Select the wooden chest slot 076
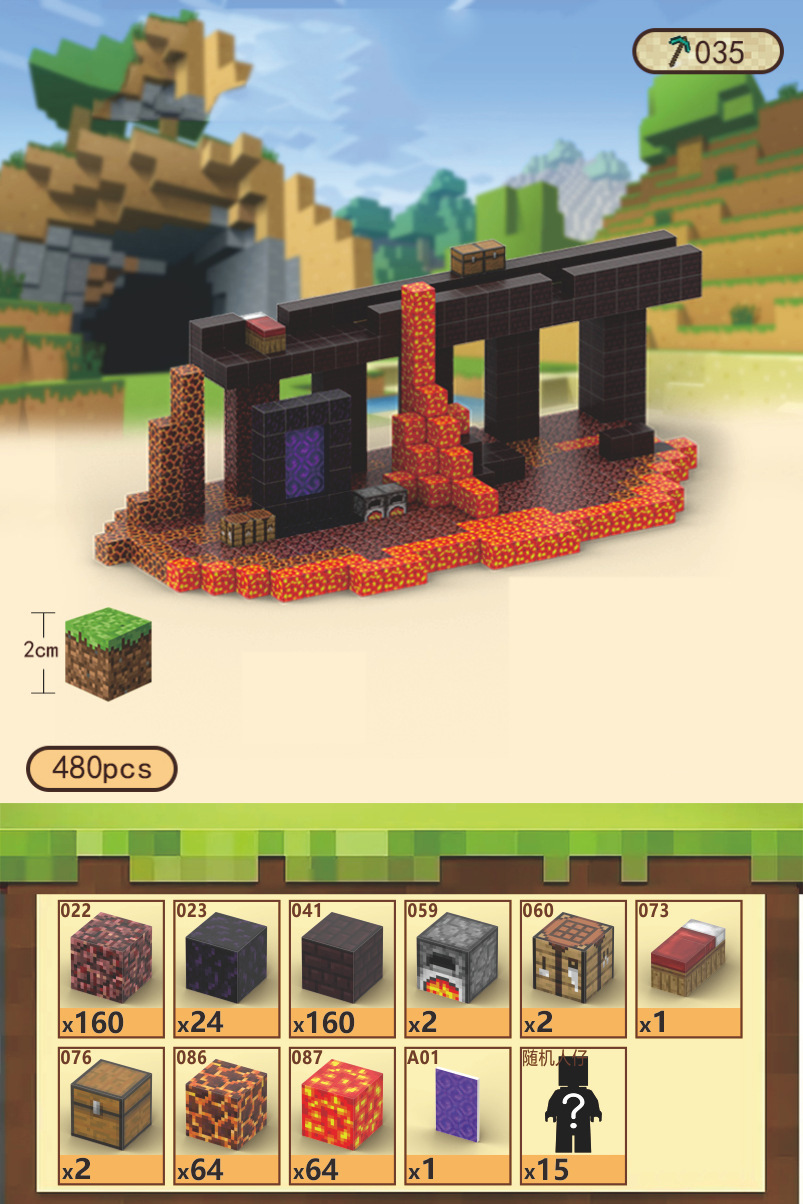Screen dimensions: 803x1204 pos(112,1115)
